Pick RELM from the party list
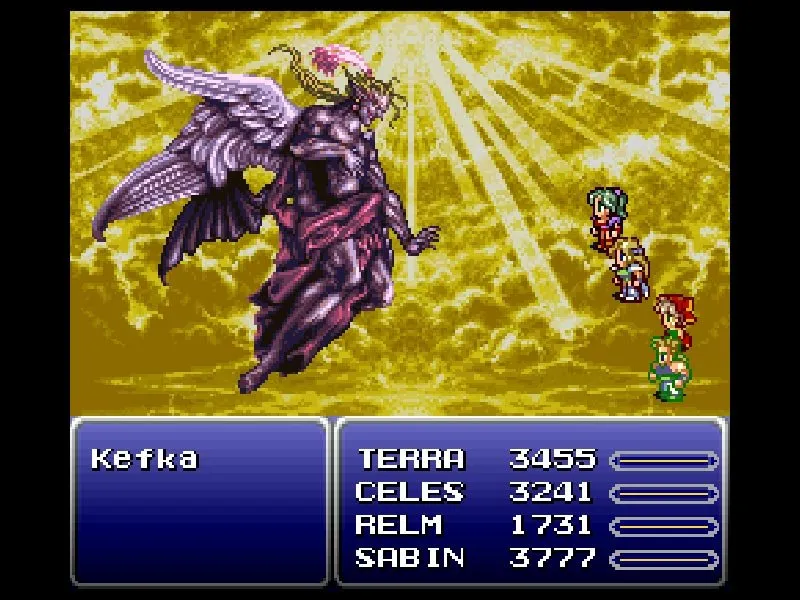Viewport: 800px width, 600px height. click(x=400, y=525)
